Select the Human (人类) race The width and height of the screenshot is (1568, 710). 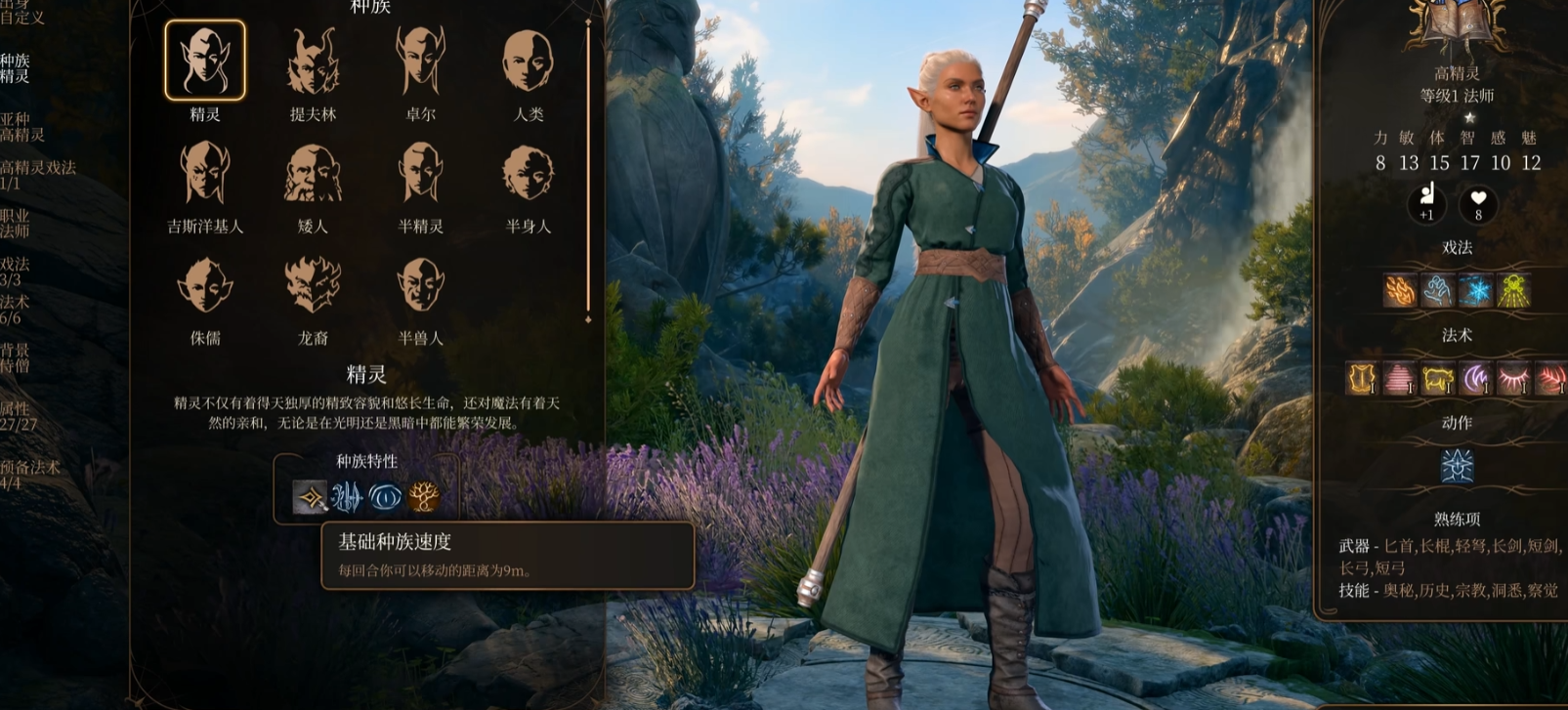coord(529,61)
